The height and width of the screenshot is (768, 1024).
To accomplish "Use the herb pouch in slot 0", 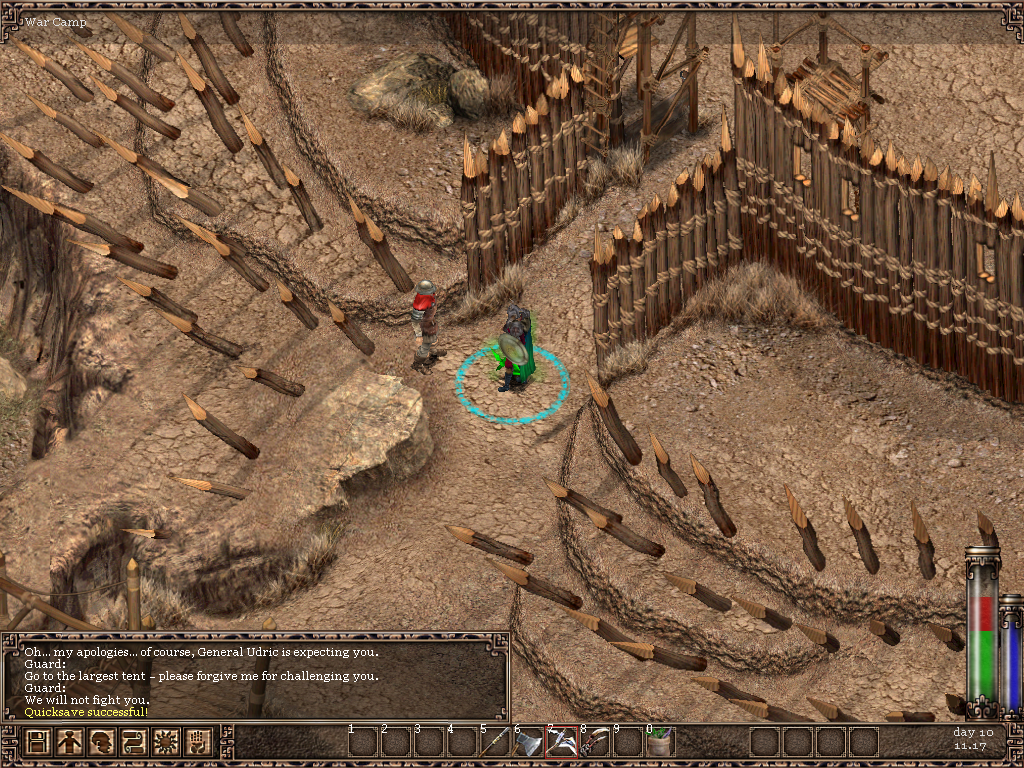I will pos(660,742).
